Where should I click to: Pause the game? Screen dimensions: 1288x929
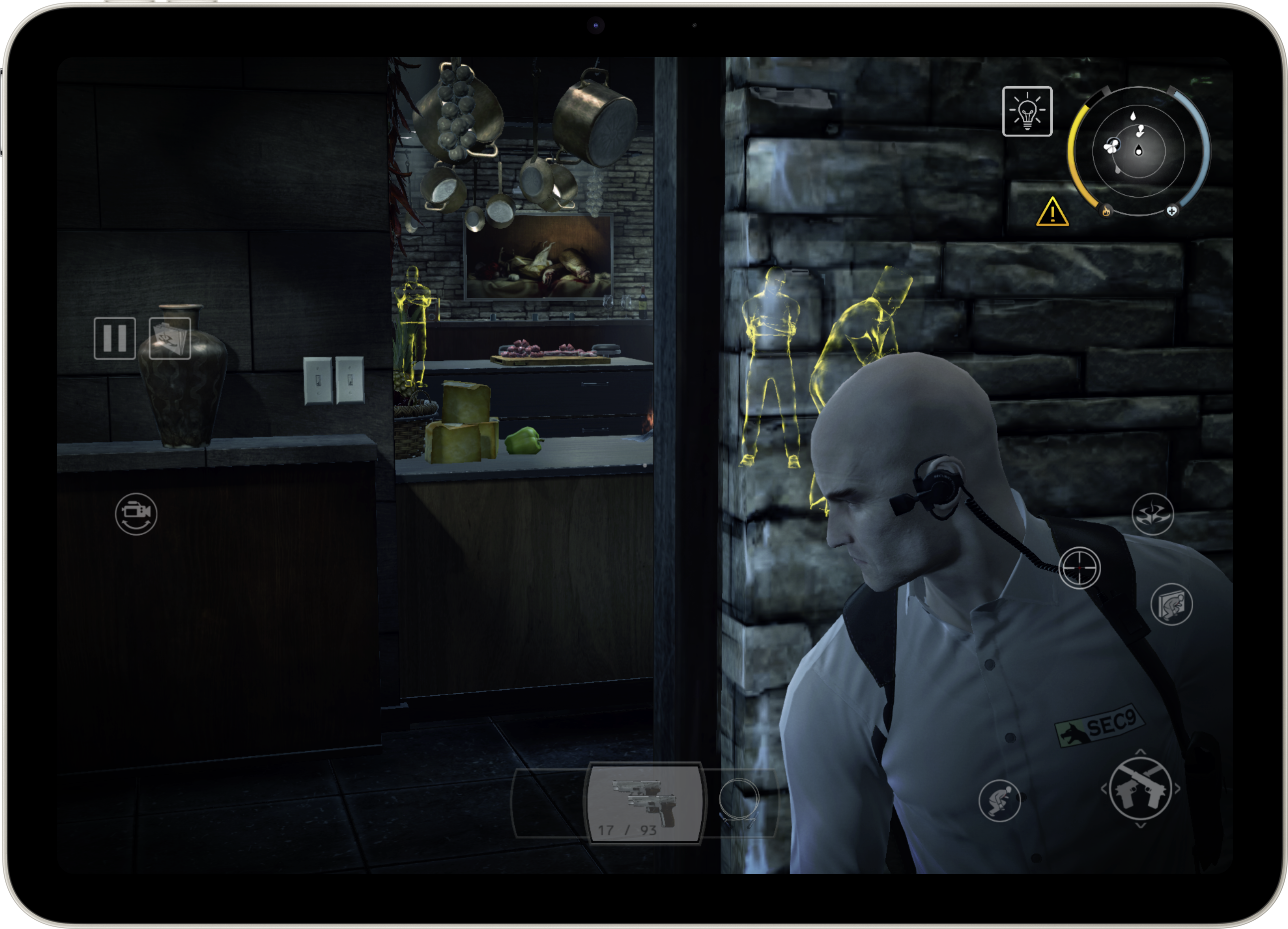point(115,338)
